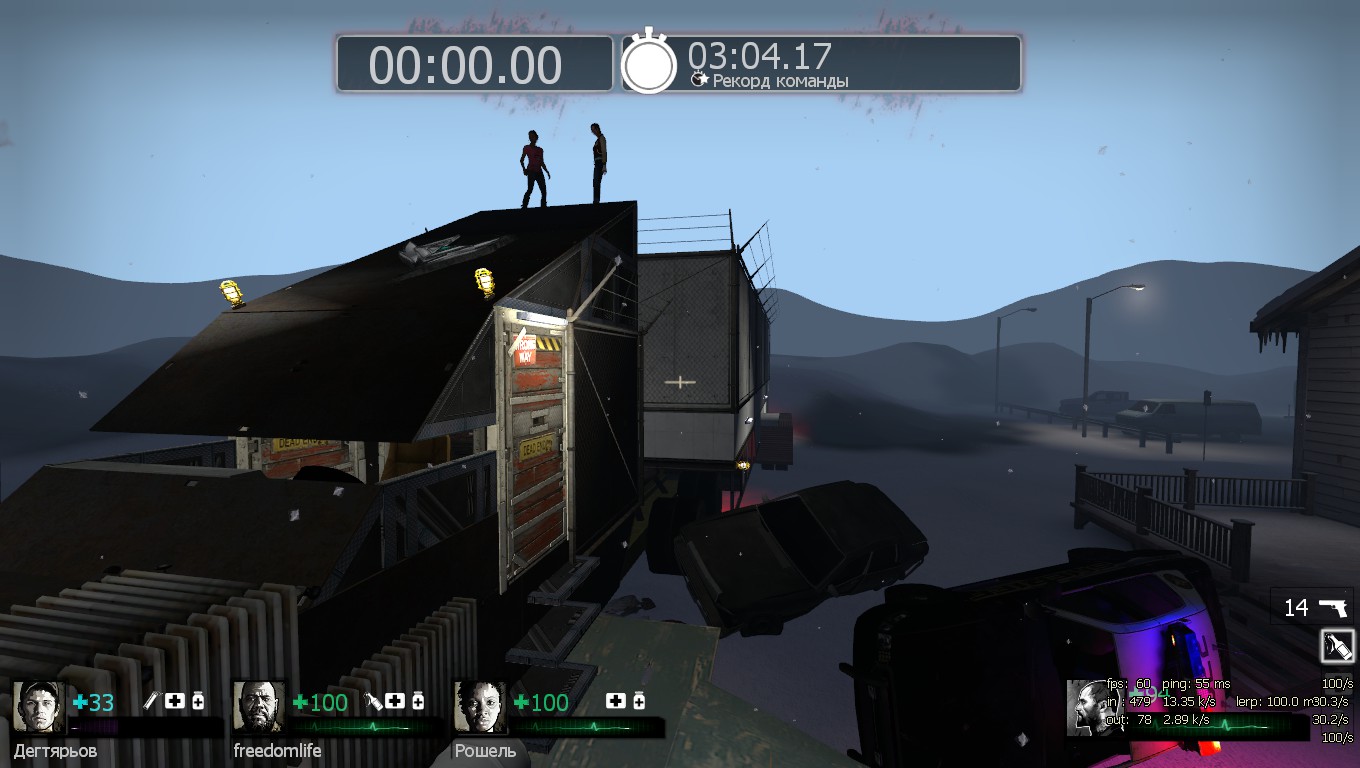Click Дегтярьов's teammate portrait
Viewport: 1360px width, 768px height.
coord(39,708)
